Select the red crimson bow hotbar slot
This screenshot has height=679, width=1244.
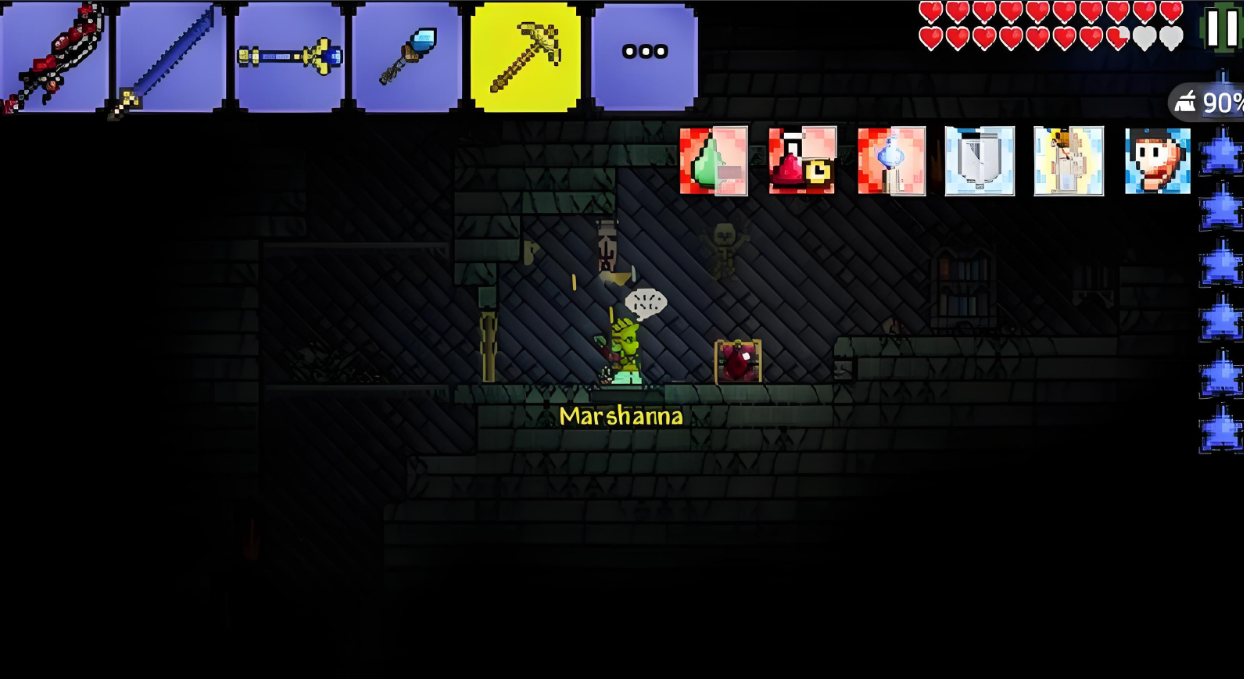54,57
